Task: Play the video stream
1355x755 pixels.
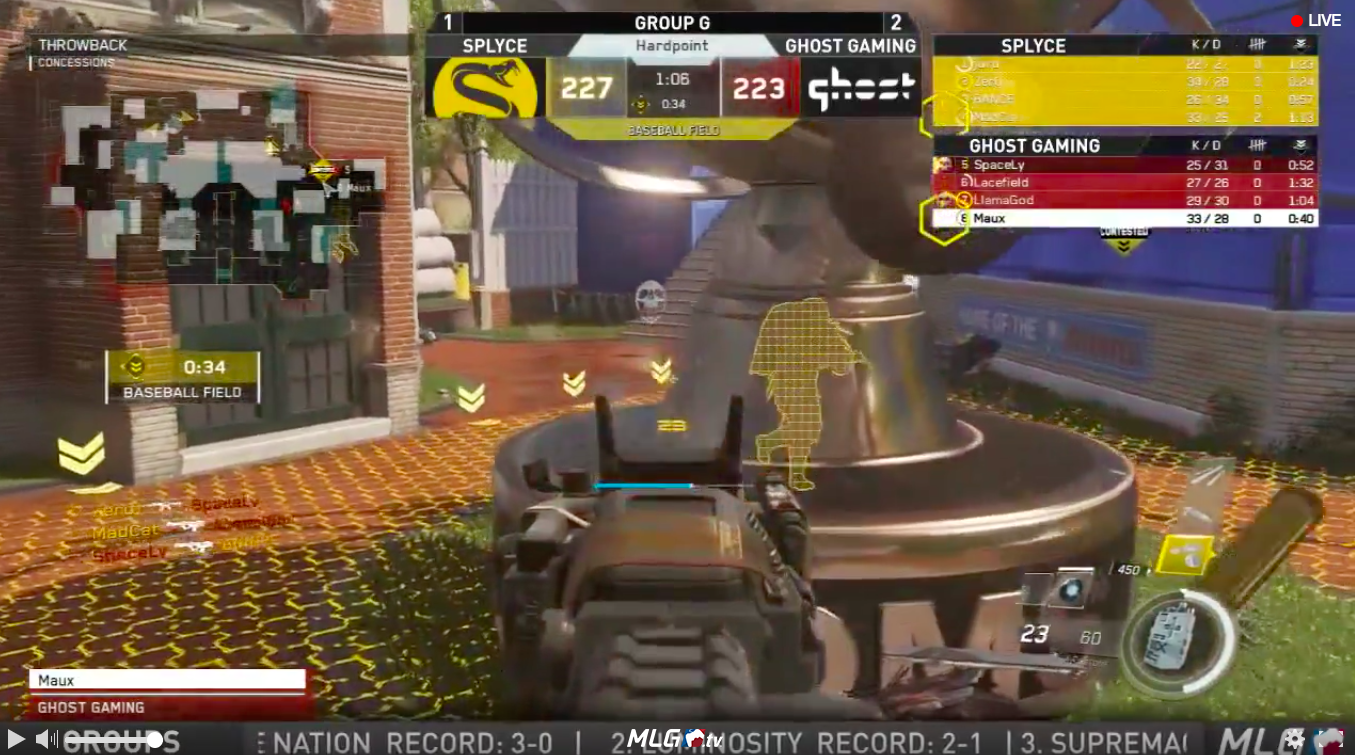Action: (x=15, y=740)
